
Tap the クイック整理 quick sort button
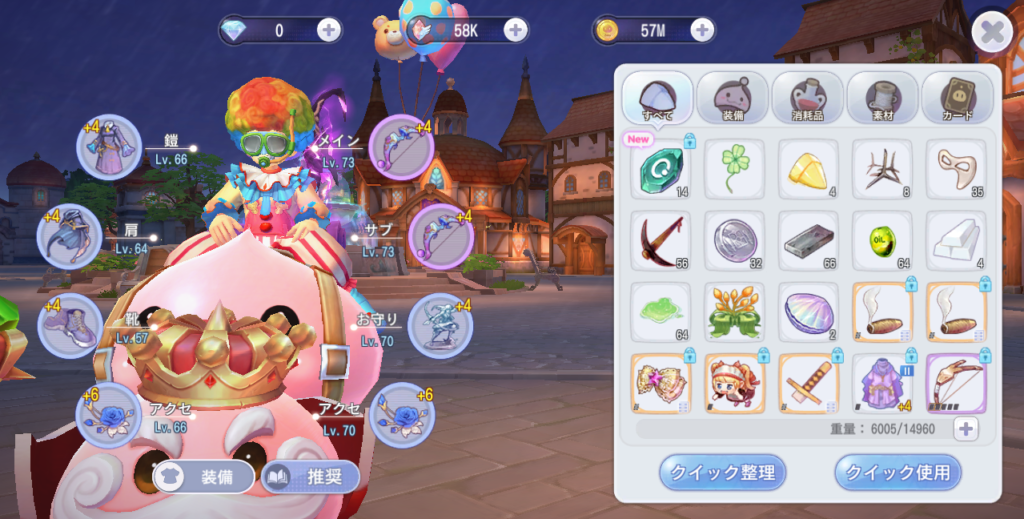pyautogui.click(x=722, y=472)
